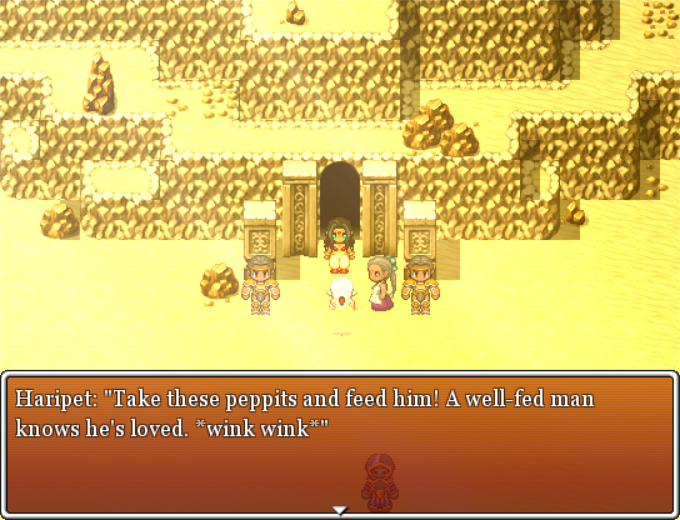The height and width of the screenshot is (520, 680).
Task: Advance Haripet's dialogue message box
Action: tap(340, 444)
